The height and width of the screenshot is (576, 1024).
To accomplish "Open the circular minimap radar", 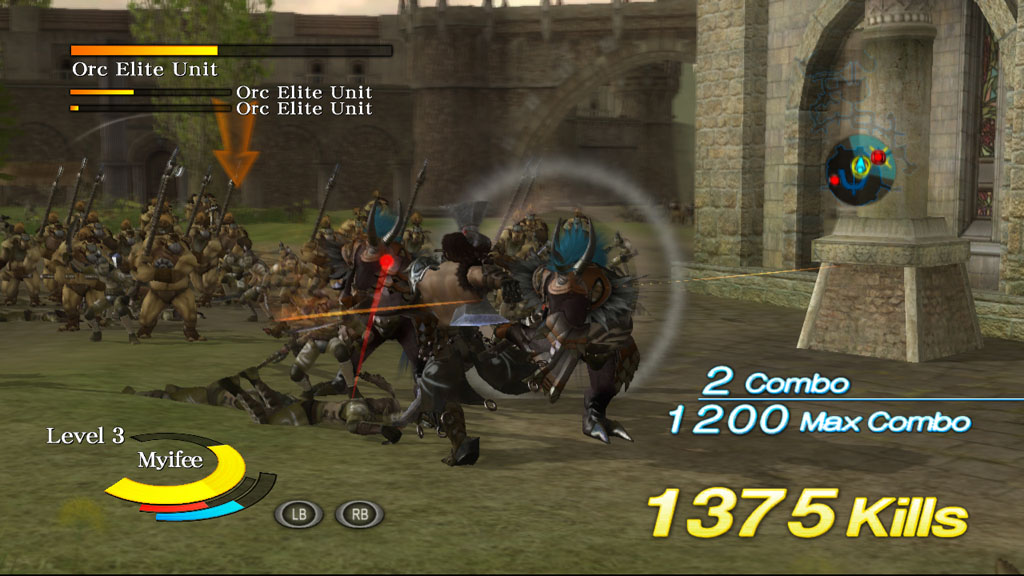I will (859, 171).
